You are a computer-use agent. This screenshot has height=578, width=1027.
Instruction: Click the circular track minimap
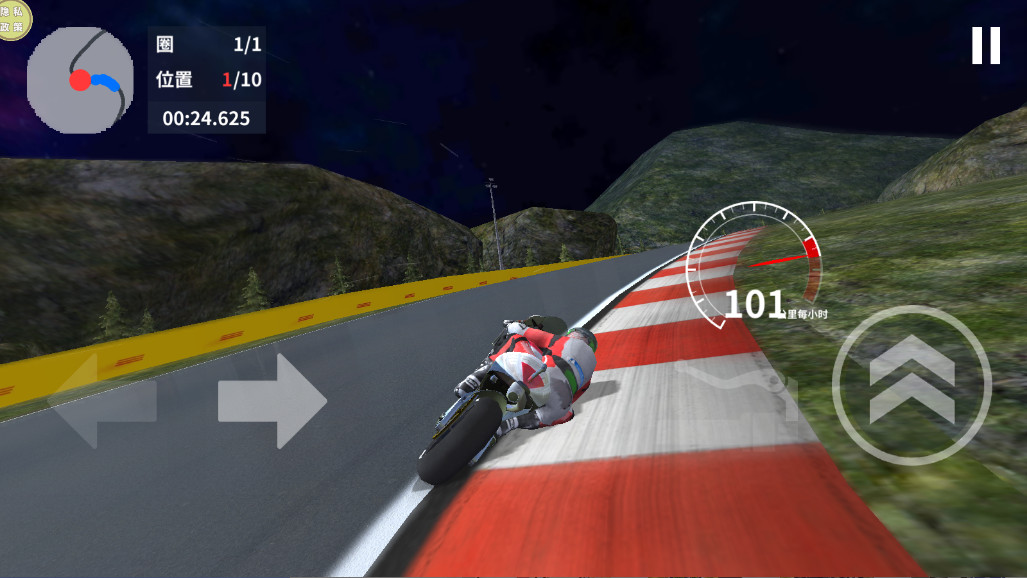click(x=80, y=80)
